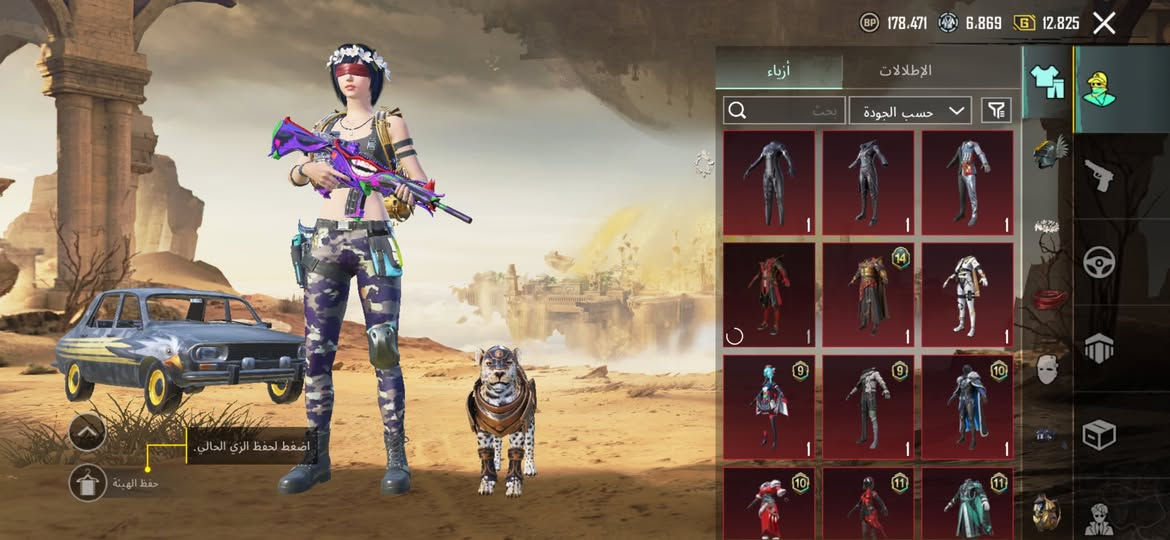Open the shirt and pants clothing category
The height and width of the screenshot is (540, 1170).
click(x=1047, y=81)
